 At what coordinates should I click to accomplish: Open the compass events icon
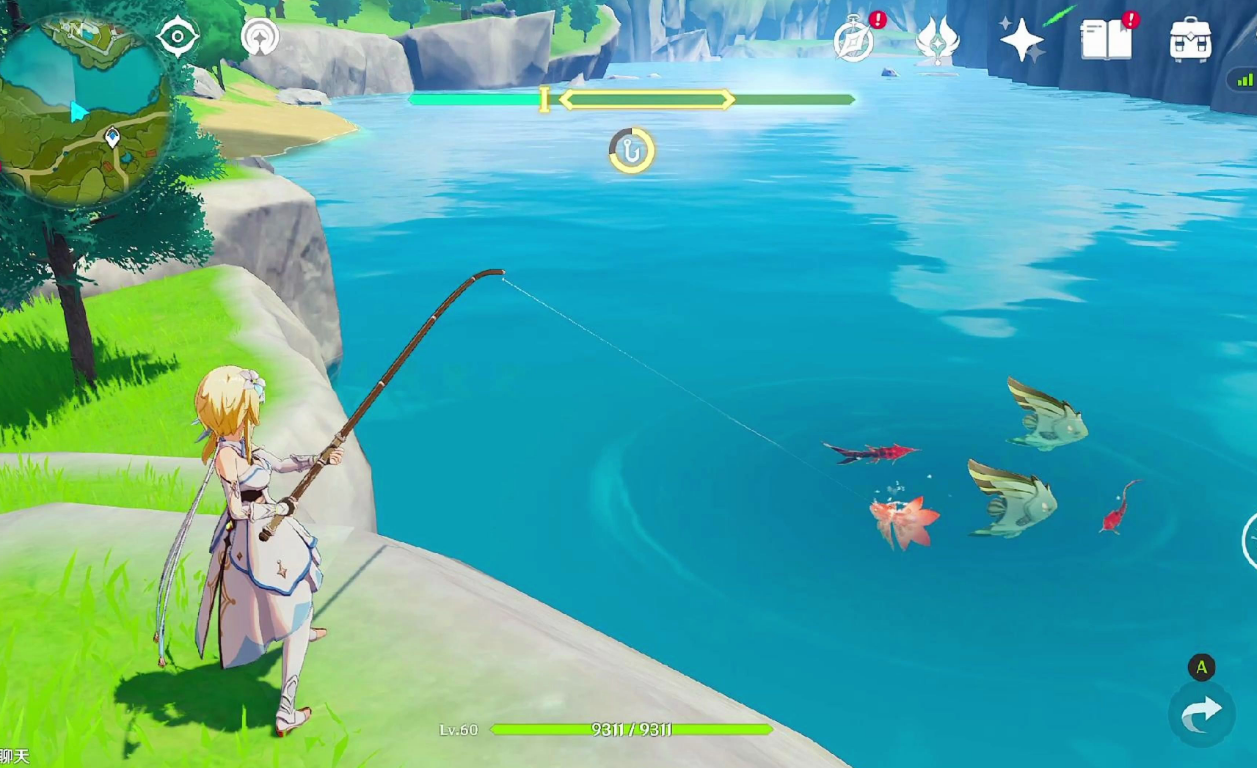854,41
